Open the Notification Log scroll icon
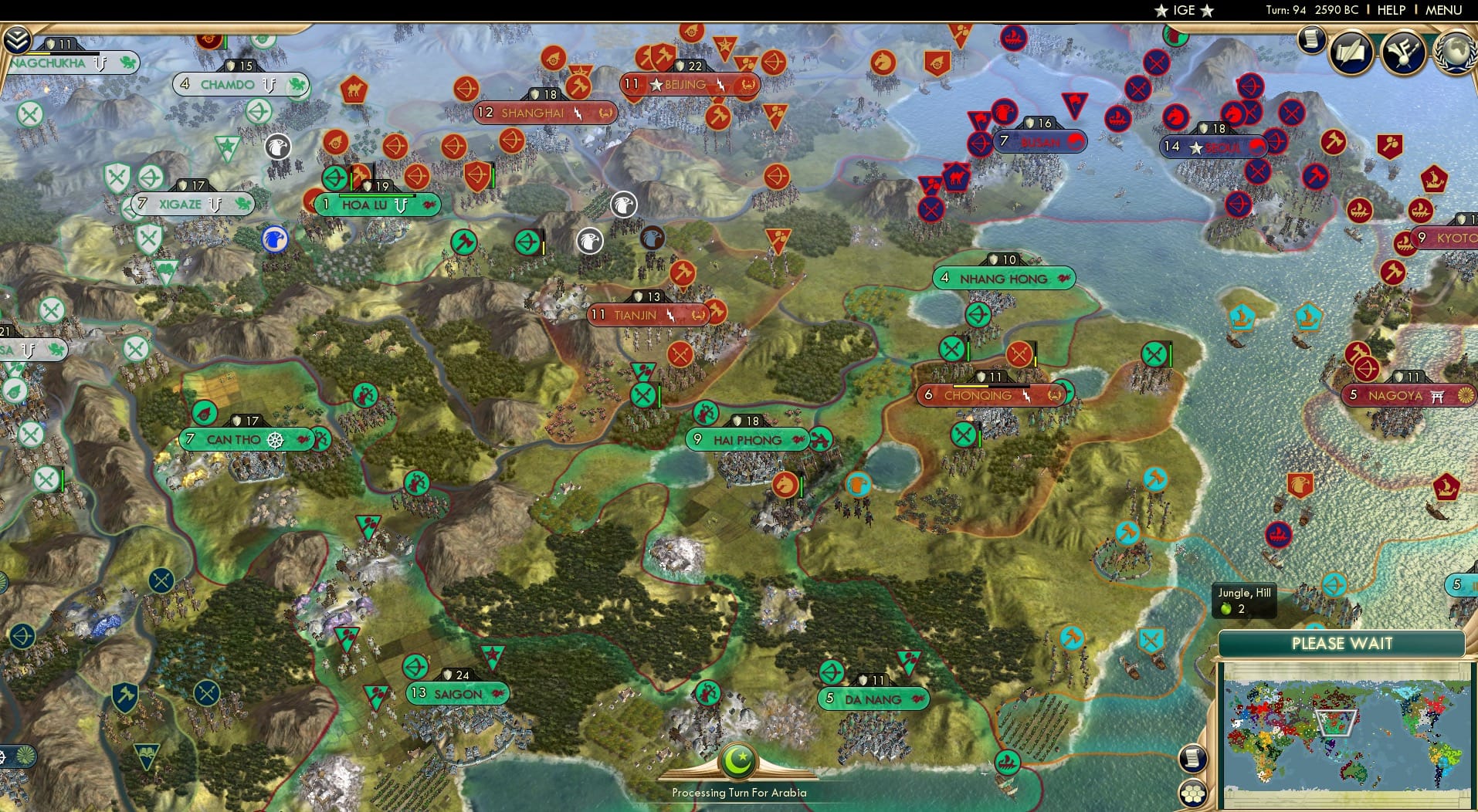The image size is (1478, 812). 1310,39
